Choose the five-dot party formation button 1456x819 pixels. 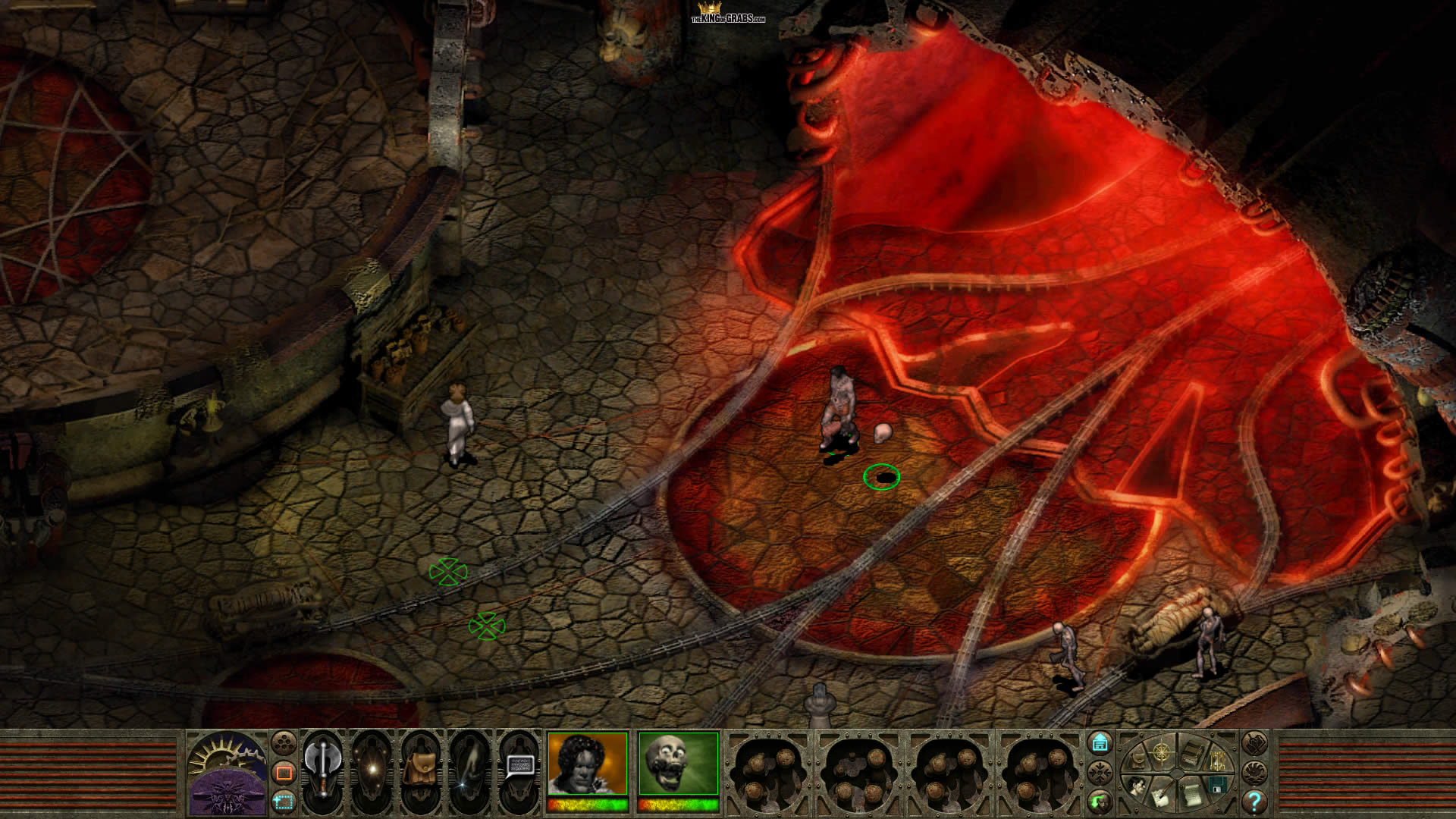284,742
